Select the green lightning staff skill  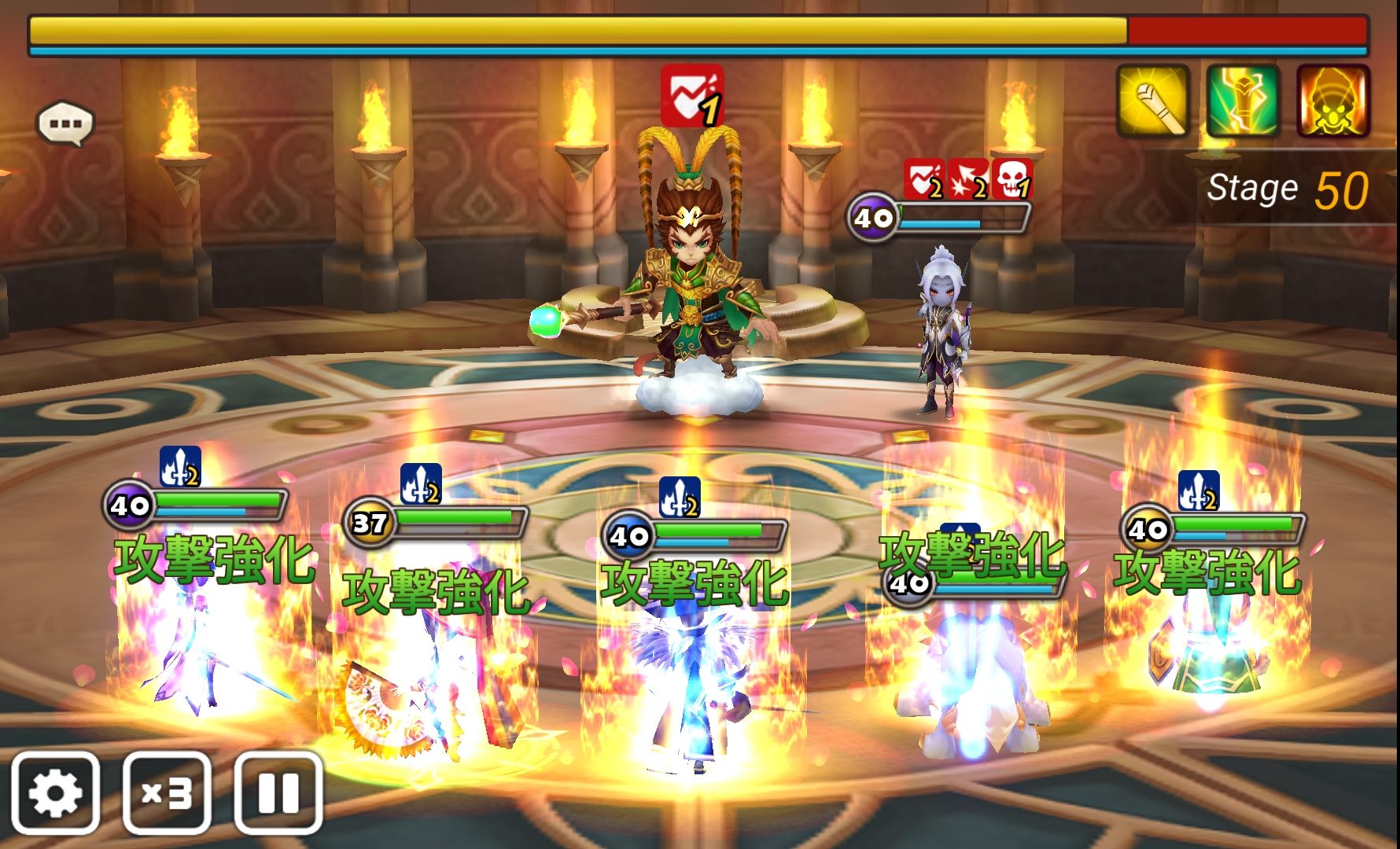1243,101
